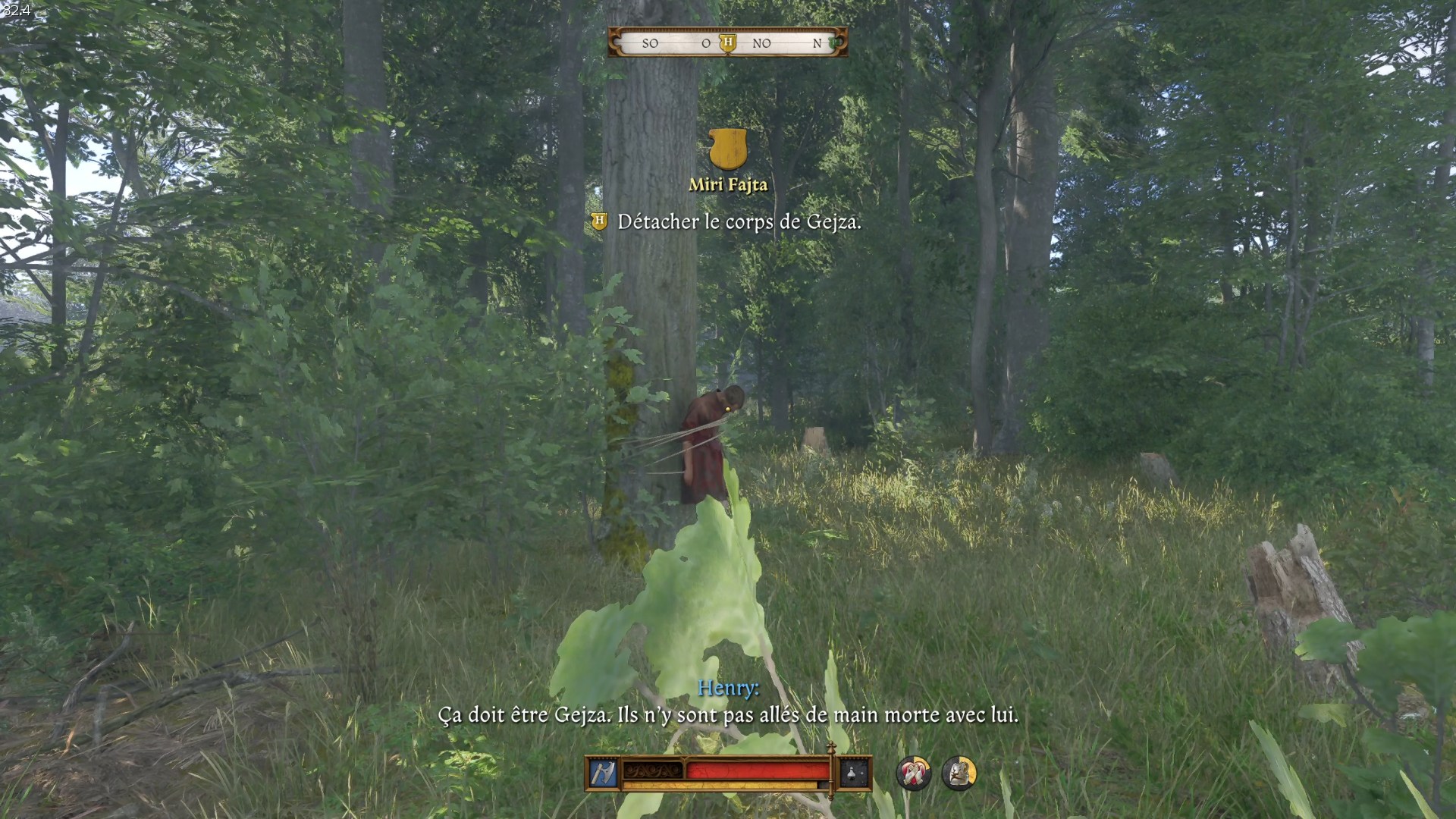This screenshot has width=1456, height=819.
Task: Click the green P marker on compass
Action: [833, 42]
